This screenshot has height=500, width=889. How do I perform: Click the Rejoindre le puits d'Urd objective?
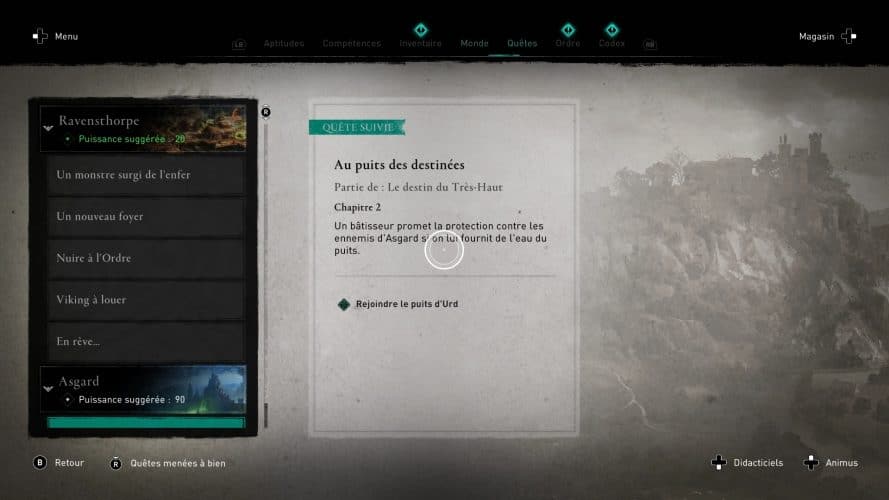click(406, 304)
